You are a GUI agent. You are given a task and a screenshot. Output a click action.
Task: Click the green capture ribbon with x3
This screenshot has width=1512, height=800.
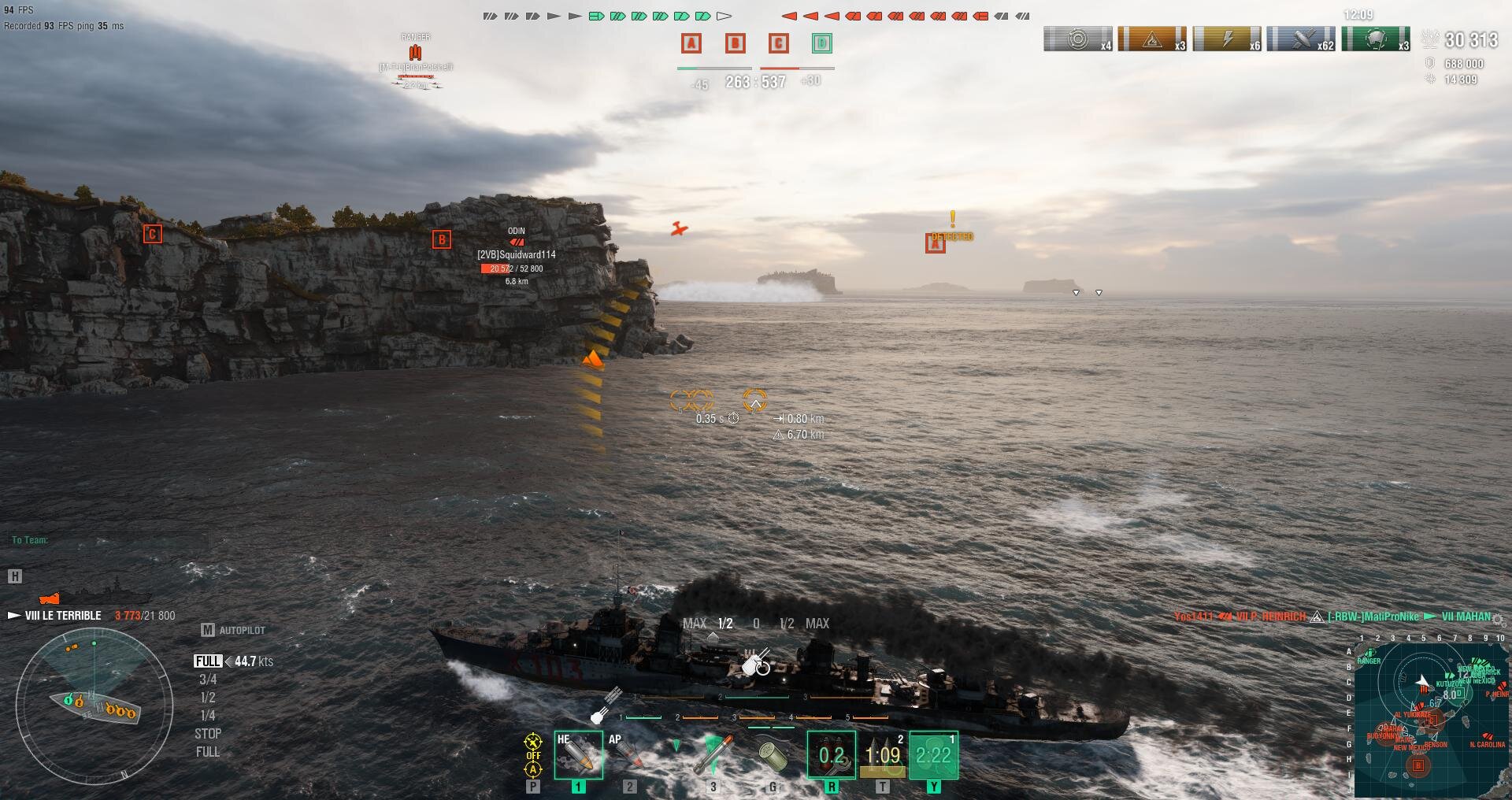(1376, 39)
